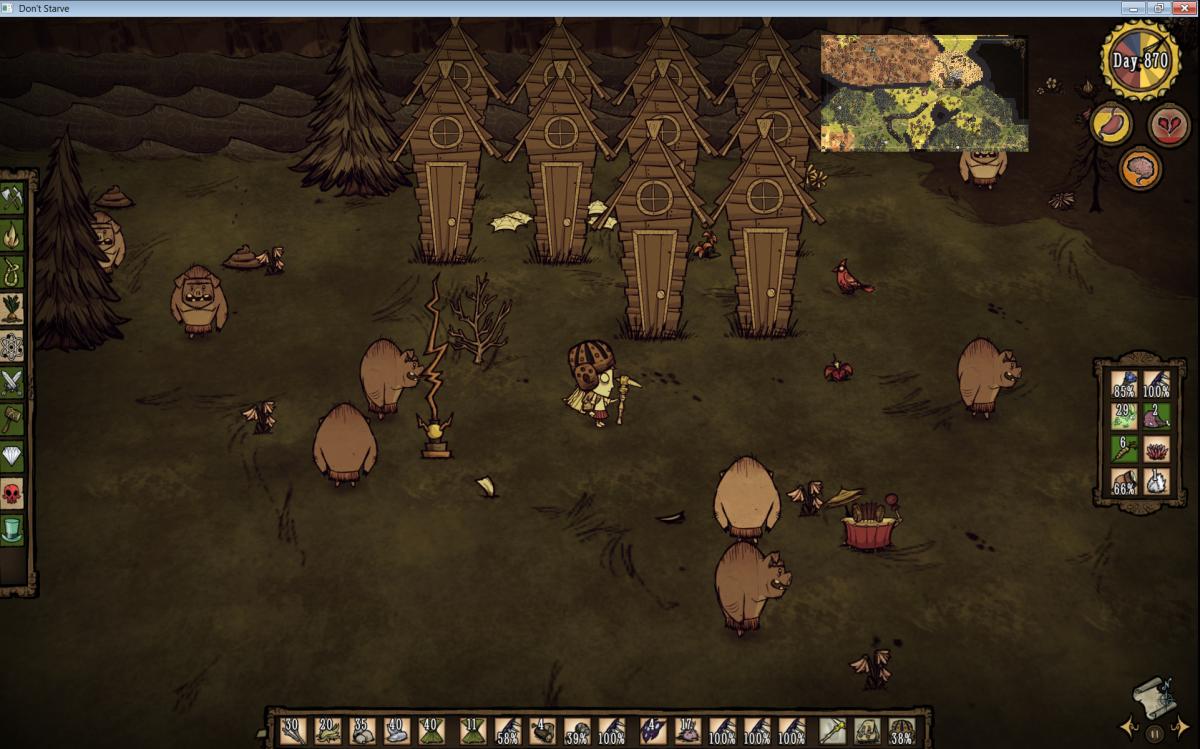Open the Fire crafting tab
The height and width of the screenshot is (749, 1200).
[x=12, y=235]
